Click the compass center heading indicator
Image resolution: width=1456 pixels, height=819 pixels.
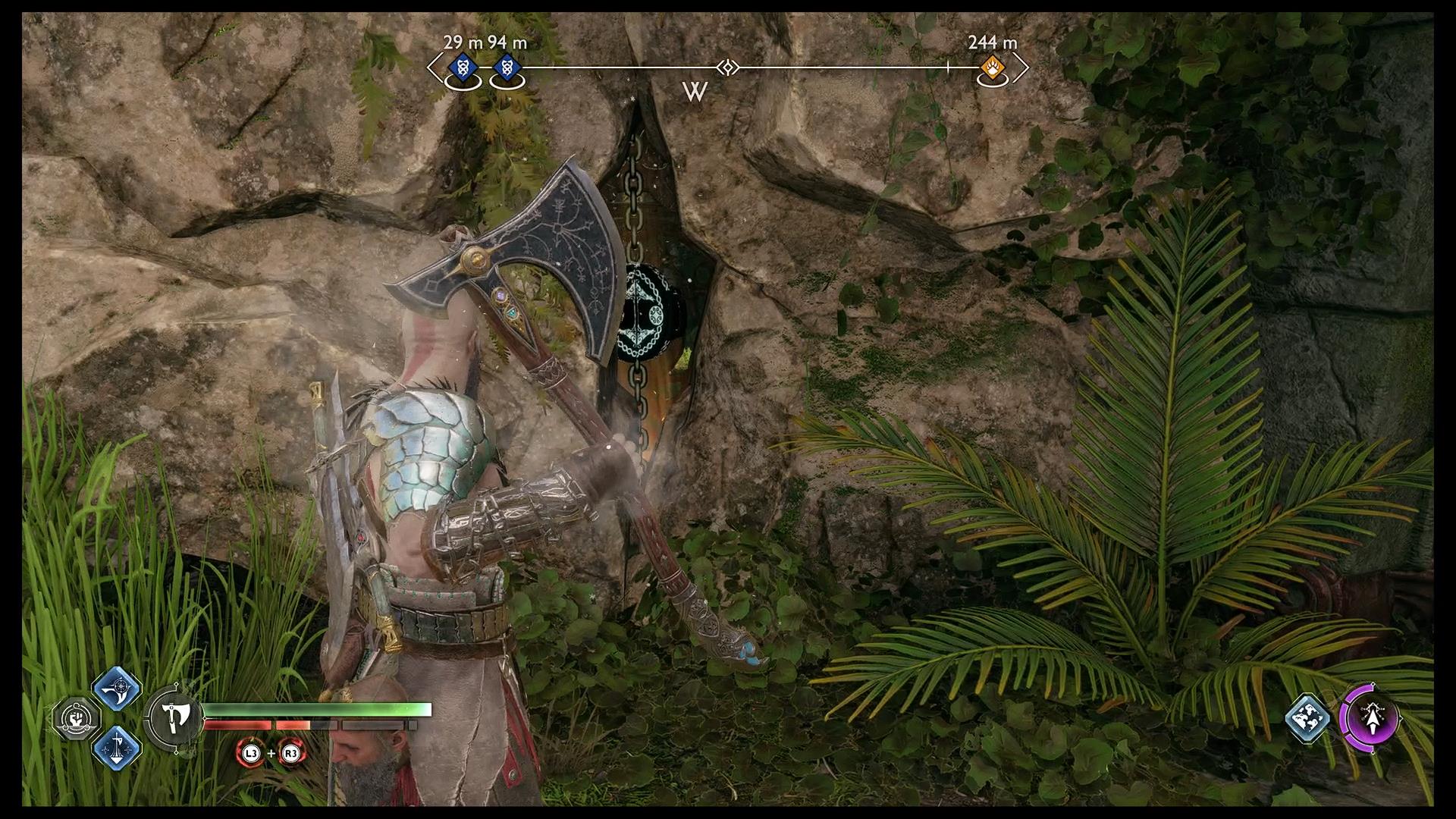coord(728,68)
